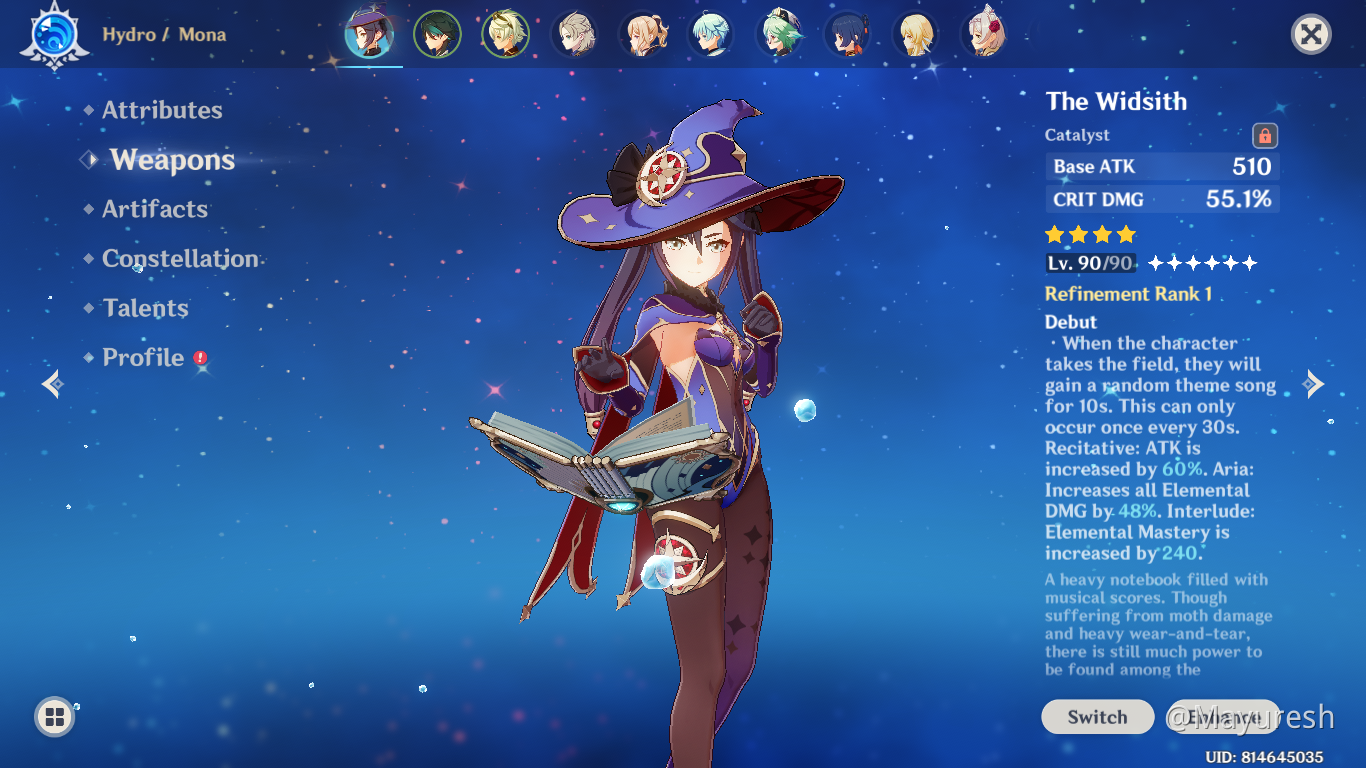Go back using the left navigation arrow

click(52, 384)
